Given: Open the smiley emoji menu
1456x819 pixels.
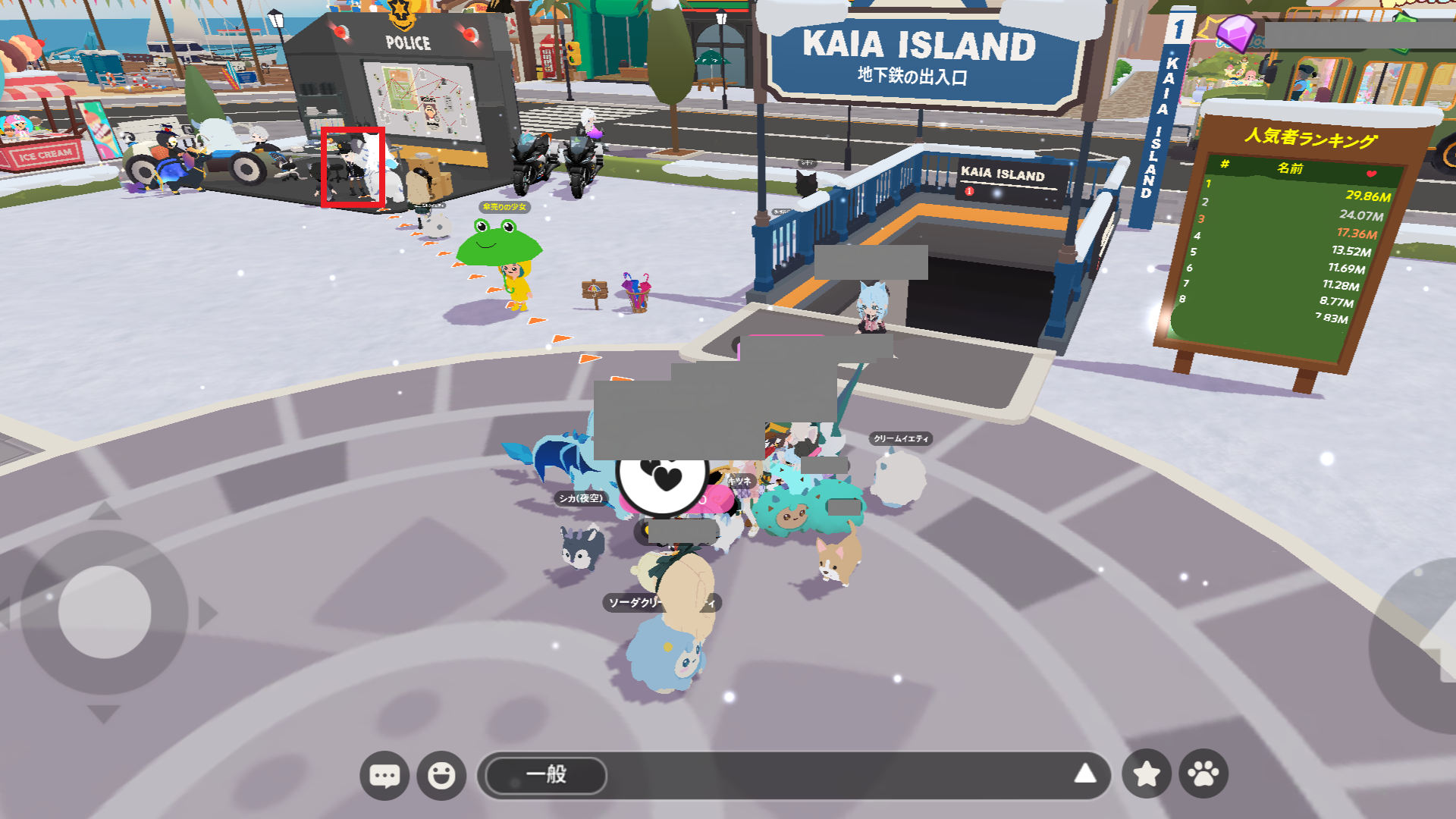Looking at the screenshot, I should pyautogui.click(x=441, y=775).
